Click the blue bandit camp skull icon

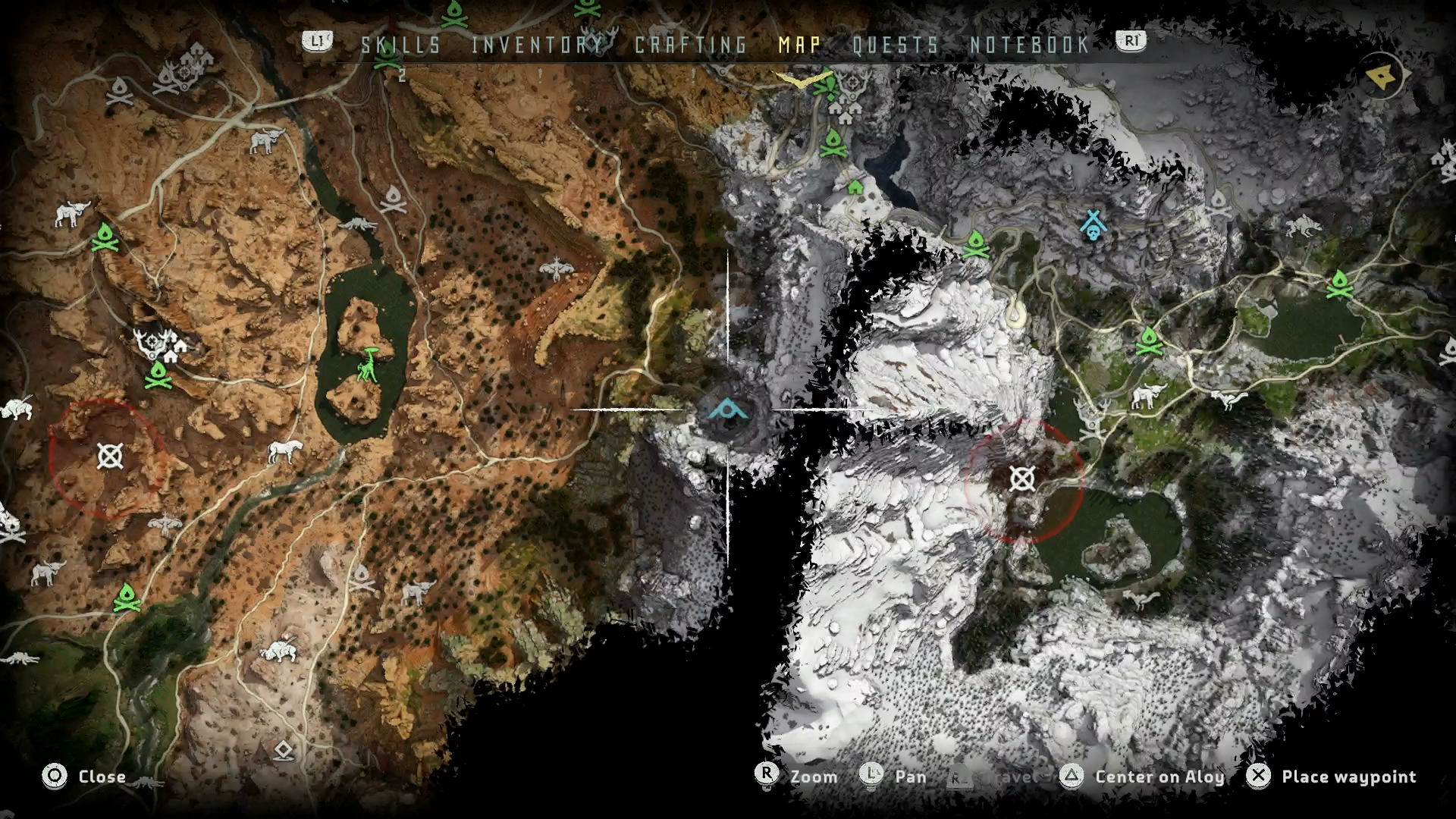[x=1092, y=224]
